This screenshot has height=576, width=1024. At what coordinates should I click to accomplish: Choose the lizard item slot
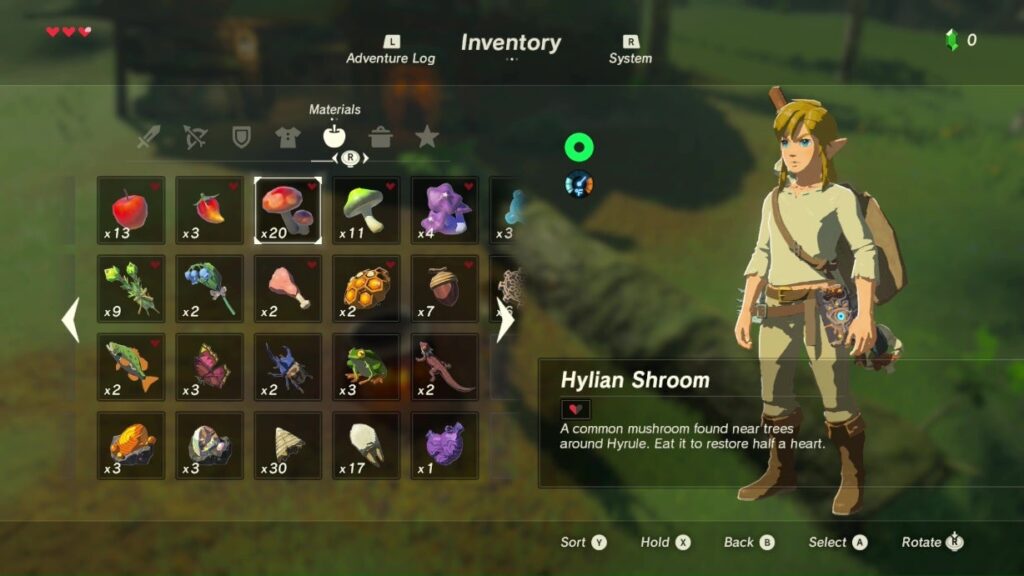coord(444,366)
